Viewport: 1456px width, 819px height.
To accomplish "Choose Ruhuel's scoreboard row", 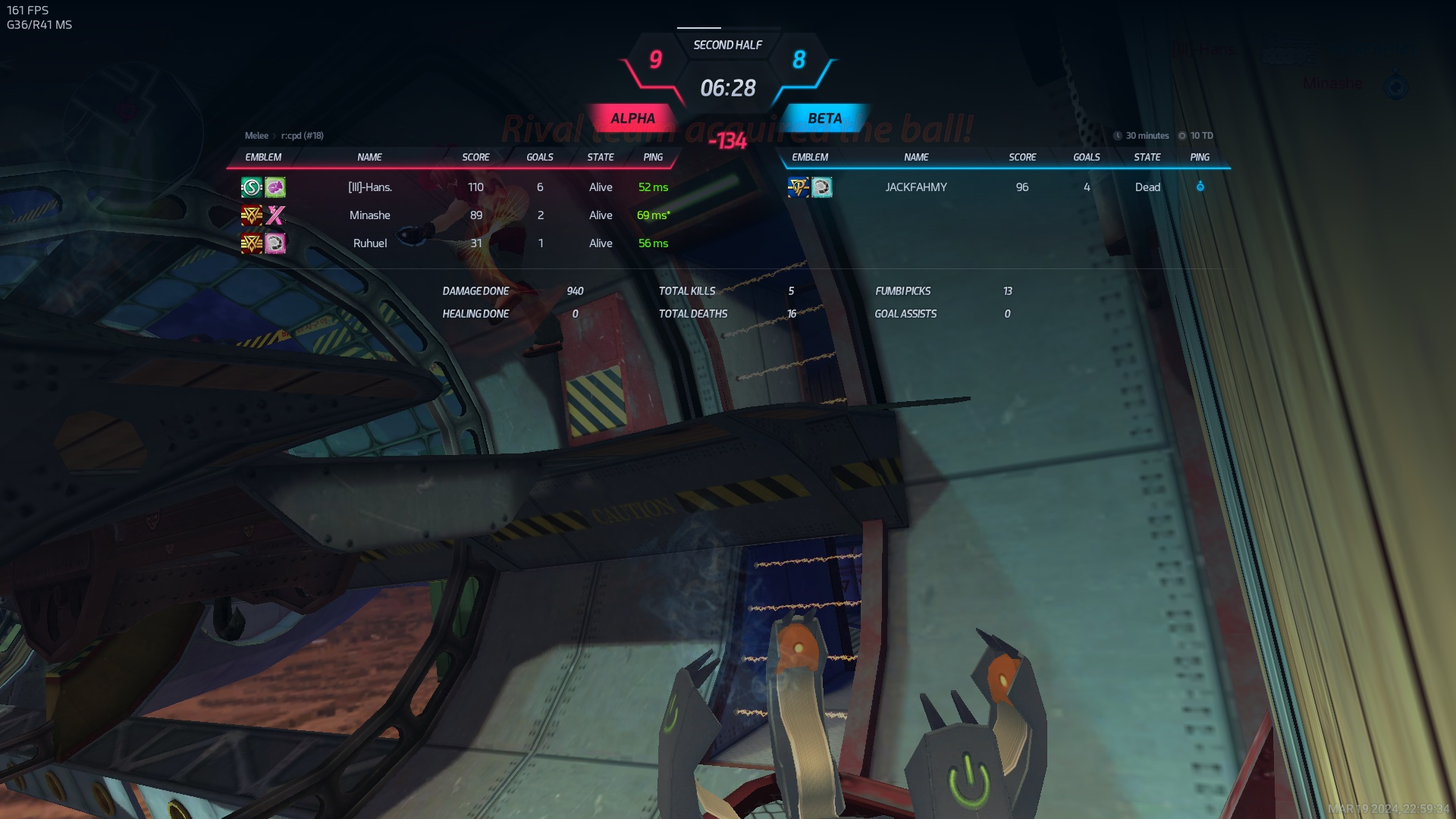I will point(370,243).
